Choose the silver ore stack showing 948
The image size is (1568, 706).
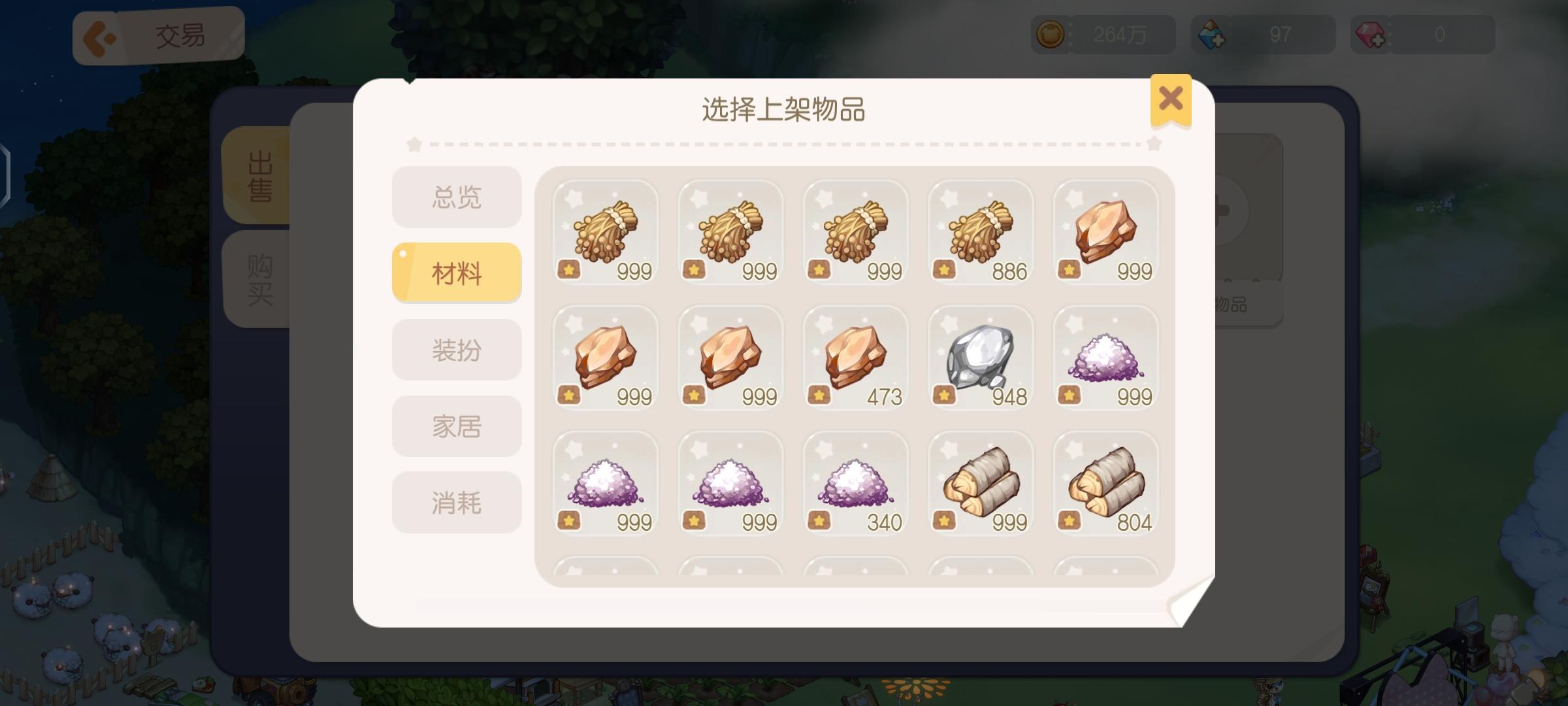pos(980,358)
